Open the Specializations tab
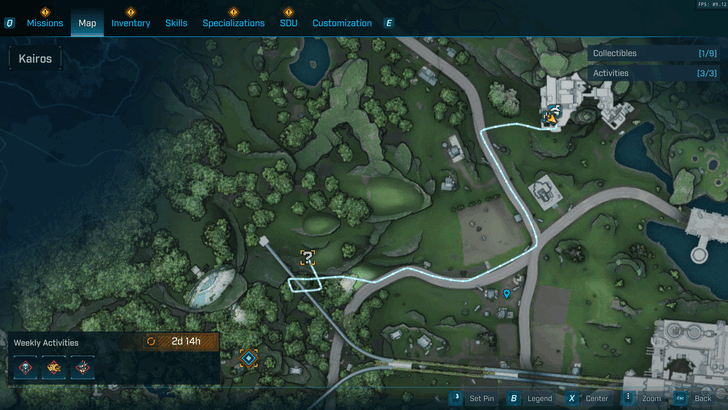The width and height of the screenshot is (728, 410). [x=233, y=23]
